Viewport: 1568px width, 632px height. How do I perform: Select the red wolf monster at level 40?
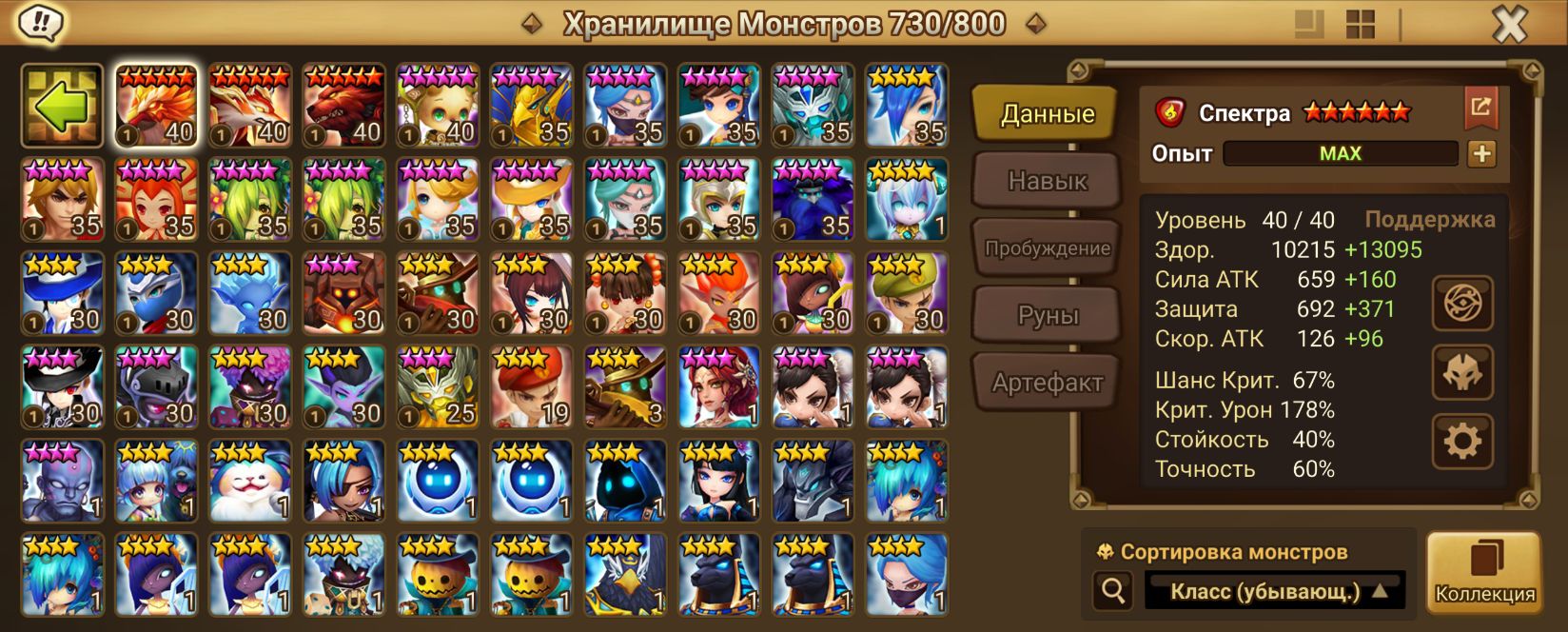click(x=343, y=106)
